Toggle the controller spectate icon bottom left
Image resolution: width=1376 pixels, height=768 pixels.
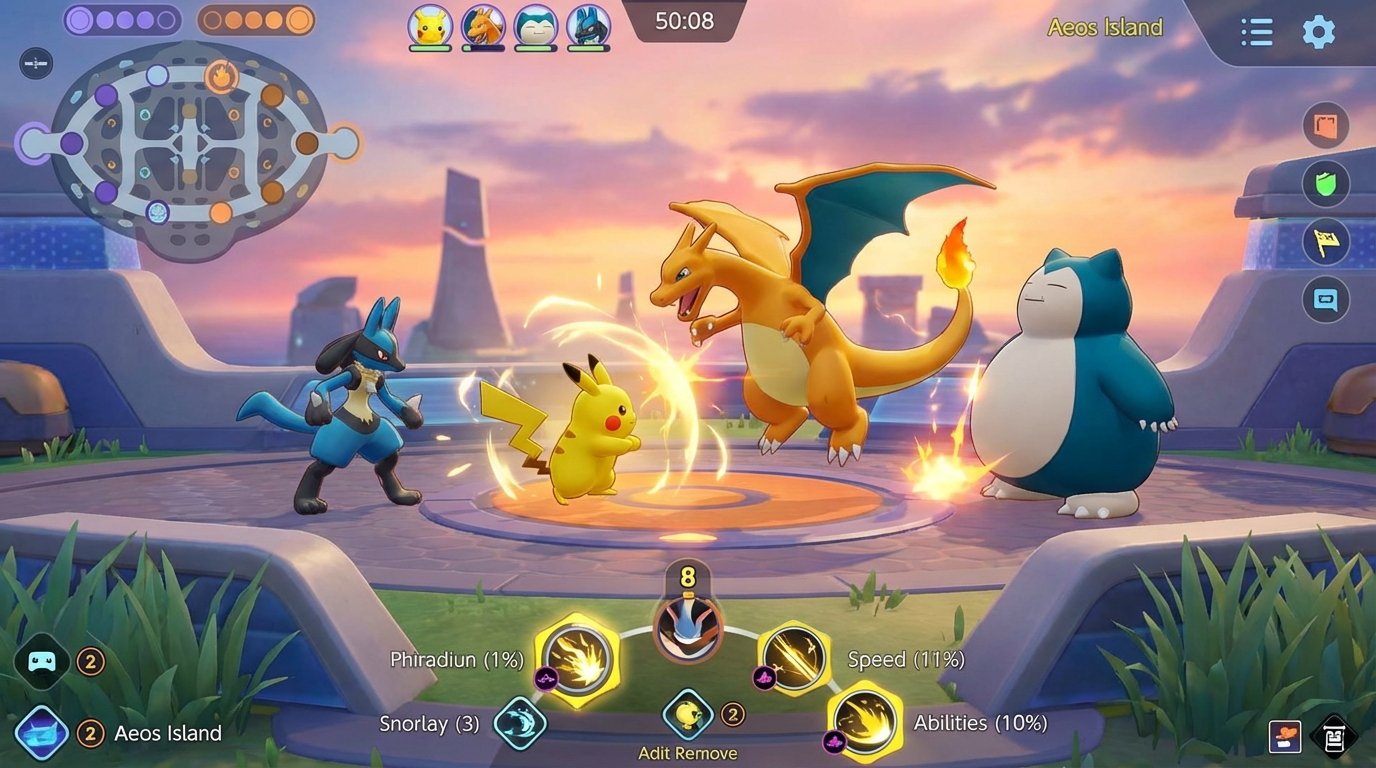pos(40,661)
